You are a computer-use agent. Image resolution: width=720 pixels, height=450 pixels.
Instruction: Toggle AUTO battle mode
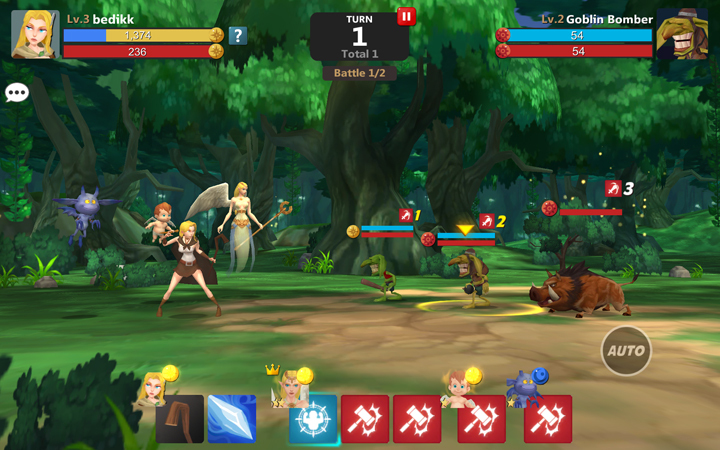[x=626, y=351]
